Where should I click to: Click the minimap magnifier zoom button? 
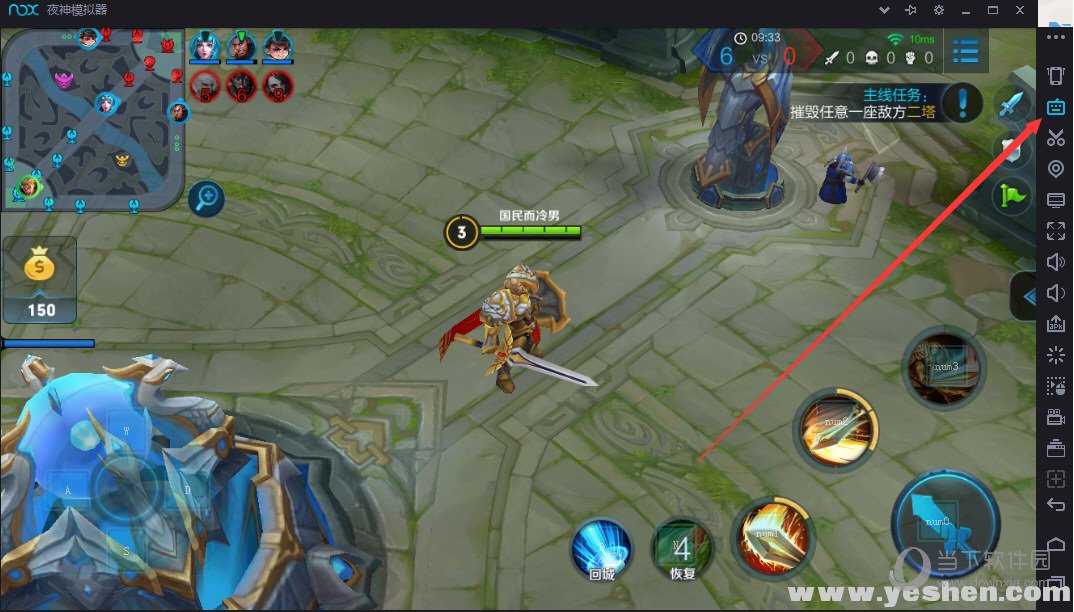tap(207, 198)
